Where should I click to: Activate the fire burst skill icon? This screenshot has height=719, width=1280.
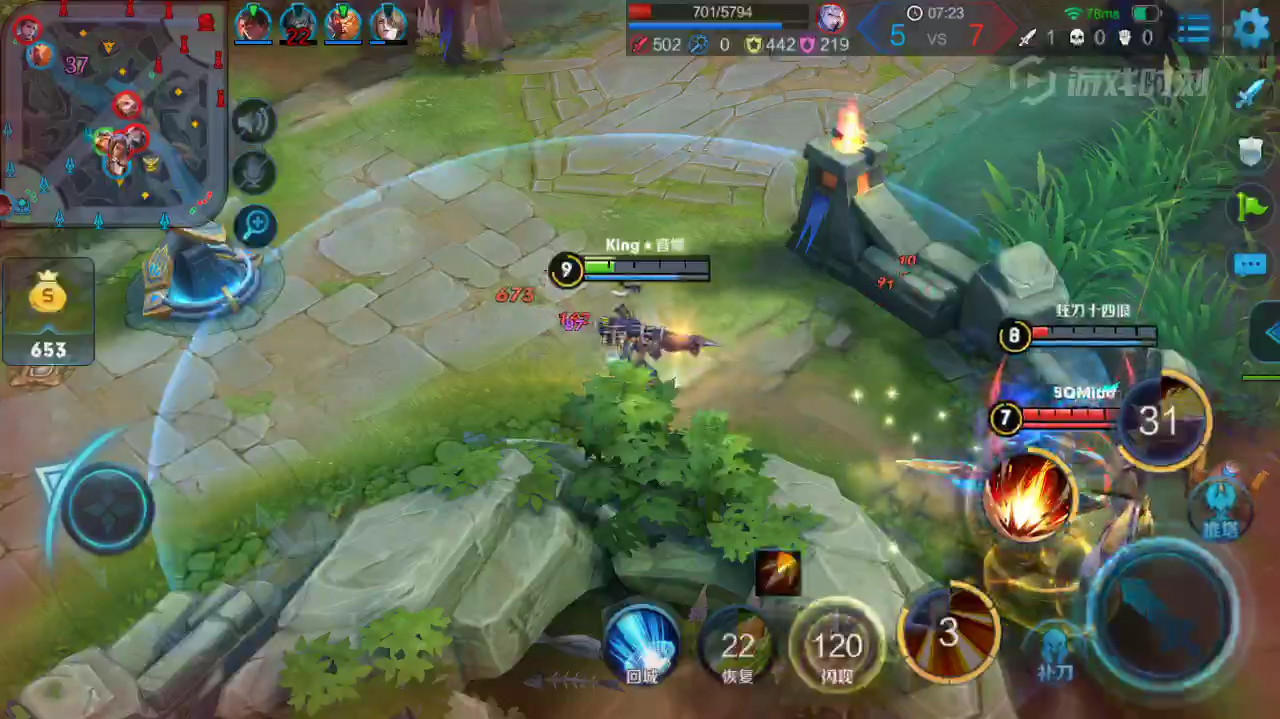[1028, 497]
